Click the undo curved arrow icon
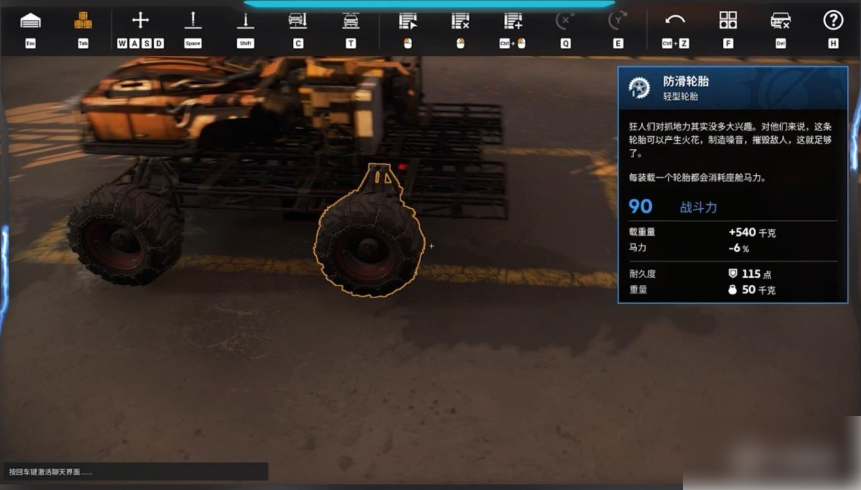 click(675, 21)
